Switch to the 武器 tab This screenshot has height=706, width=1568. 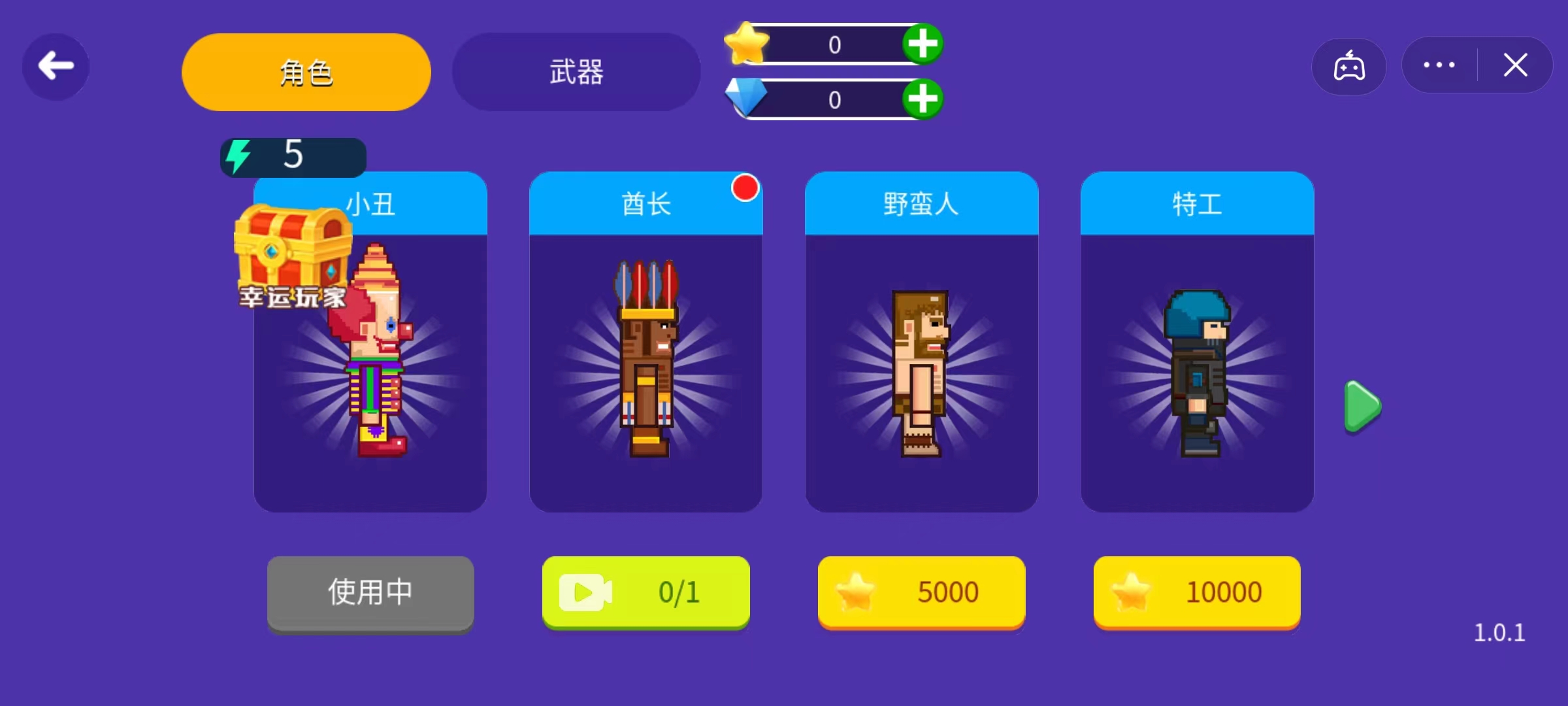576,72
